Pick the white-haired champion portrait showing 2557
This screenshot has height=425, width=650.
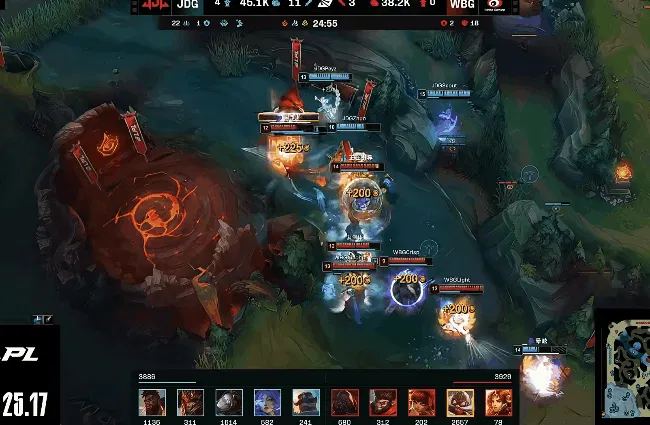(460, 402)
